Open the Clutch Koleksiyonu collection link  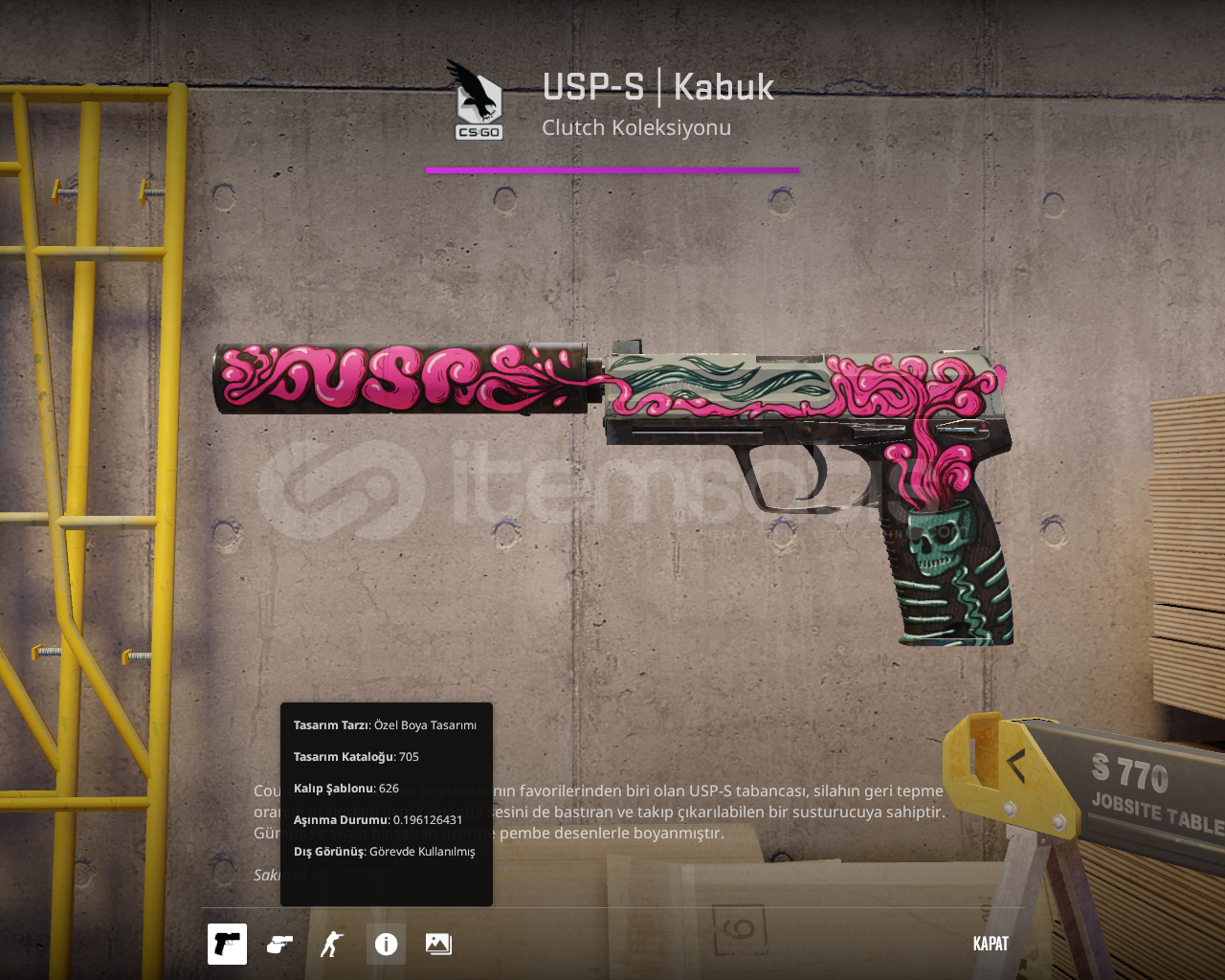point(636,125)
